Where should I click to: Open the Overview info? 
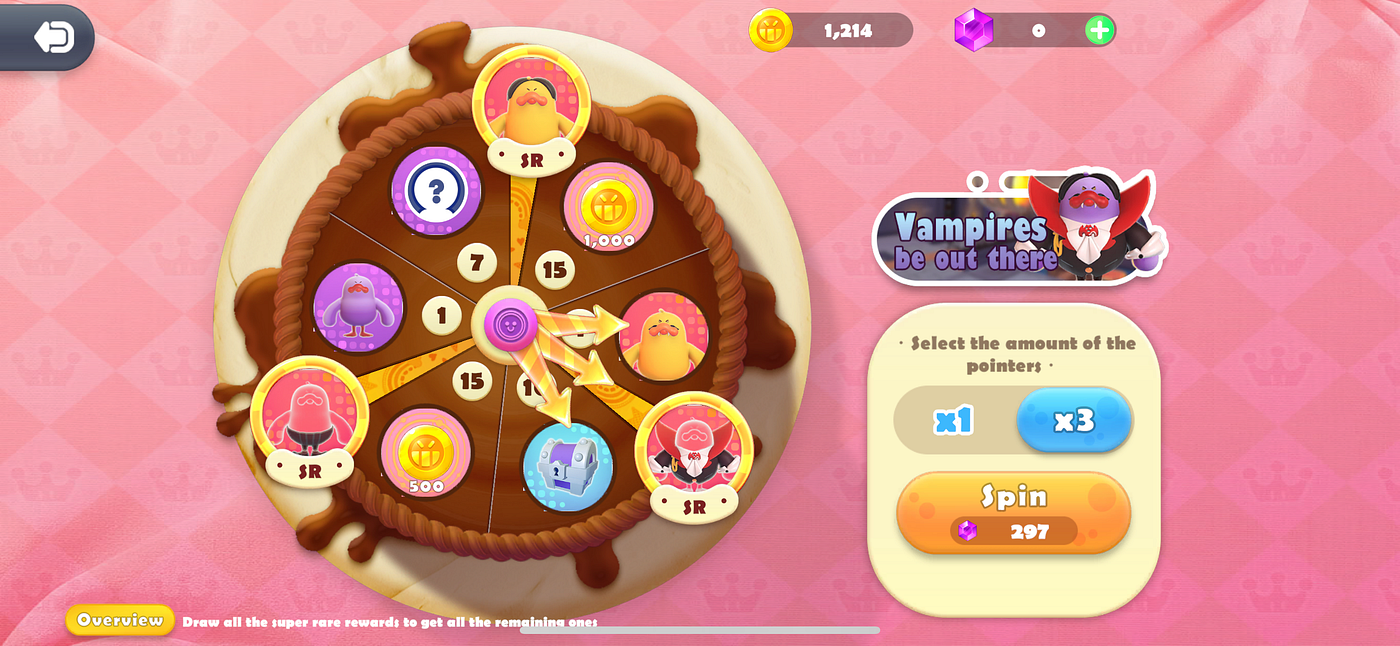(120, 620)
